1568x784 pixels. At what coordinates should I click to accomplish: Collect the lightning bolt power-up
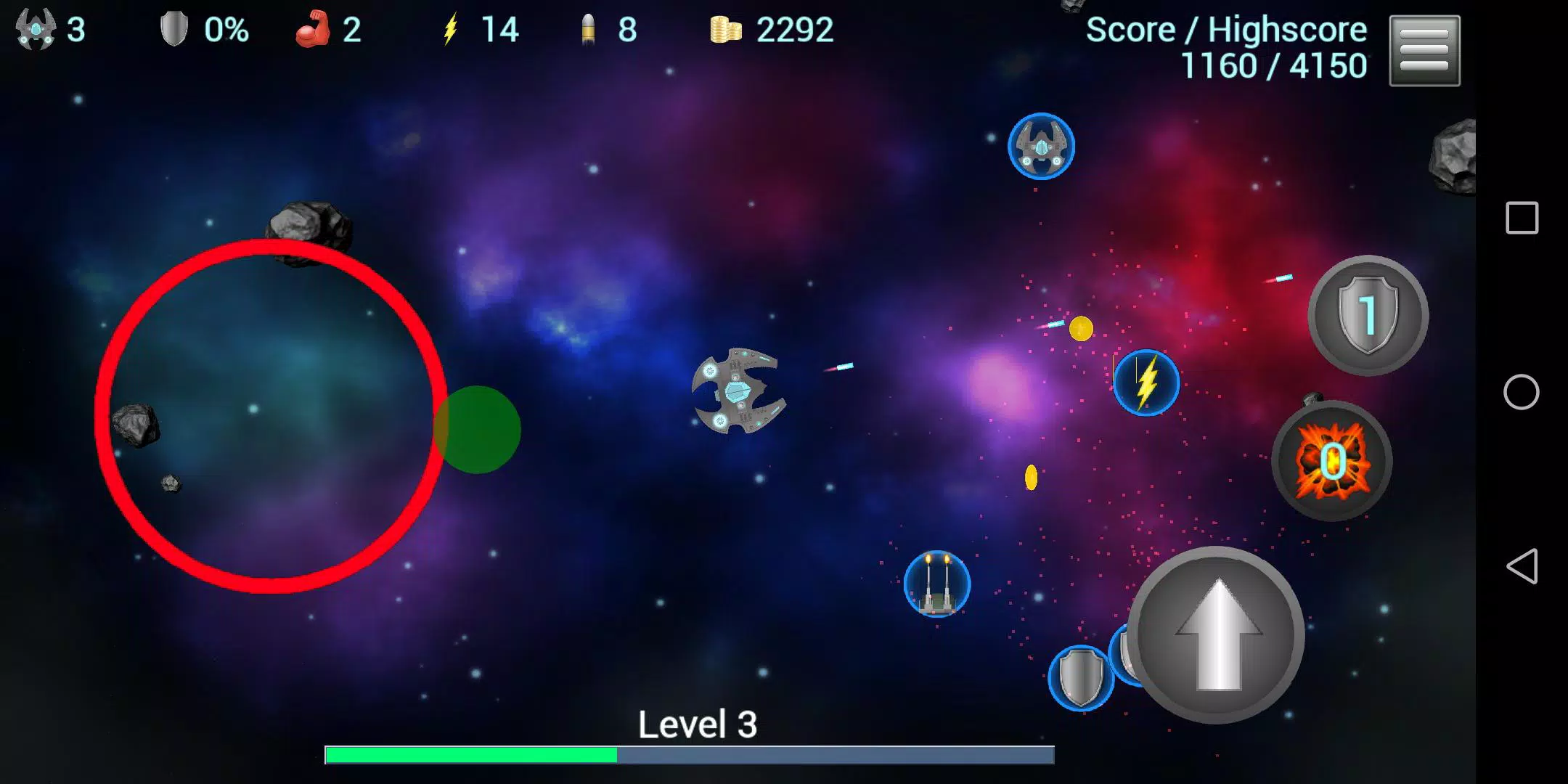point(1146,383)
